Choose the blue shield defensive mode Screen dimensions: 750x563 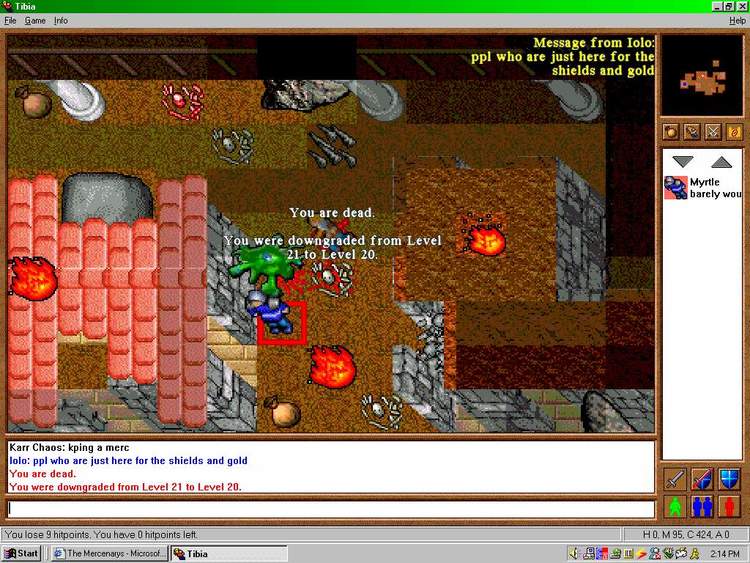(729, 478)
